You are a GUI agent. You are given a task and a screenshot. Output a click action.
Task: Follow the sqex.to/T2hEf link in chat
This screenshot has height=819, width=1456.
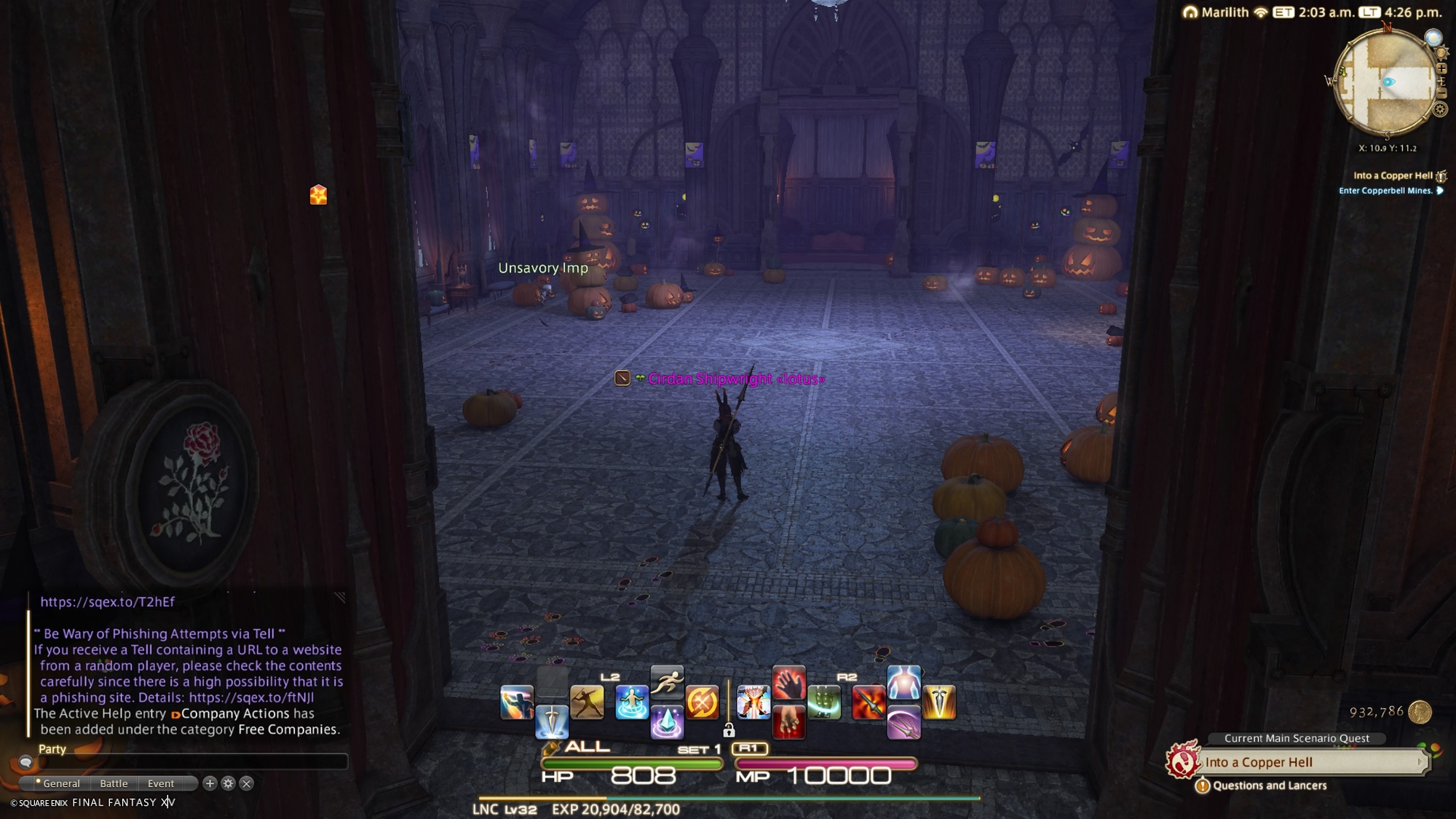point(107,602)
